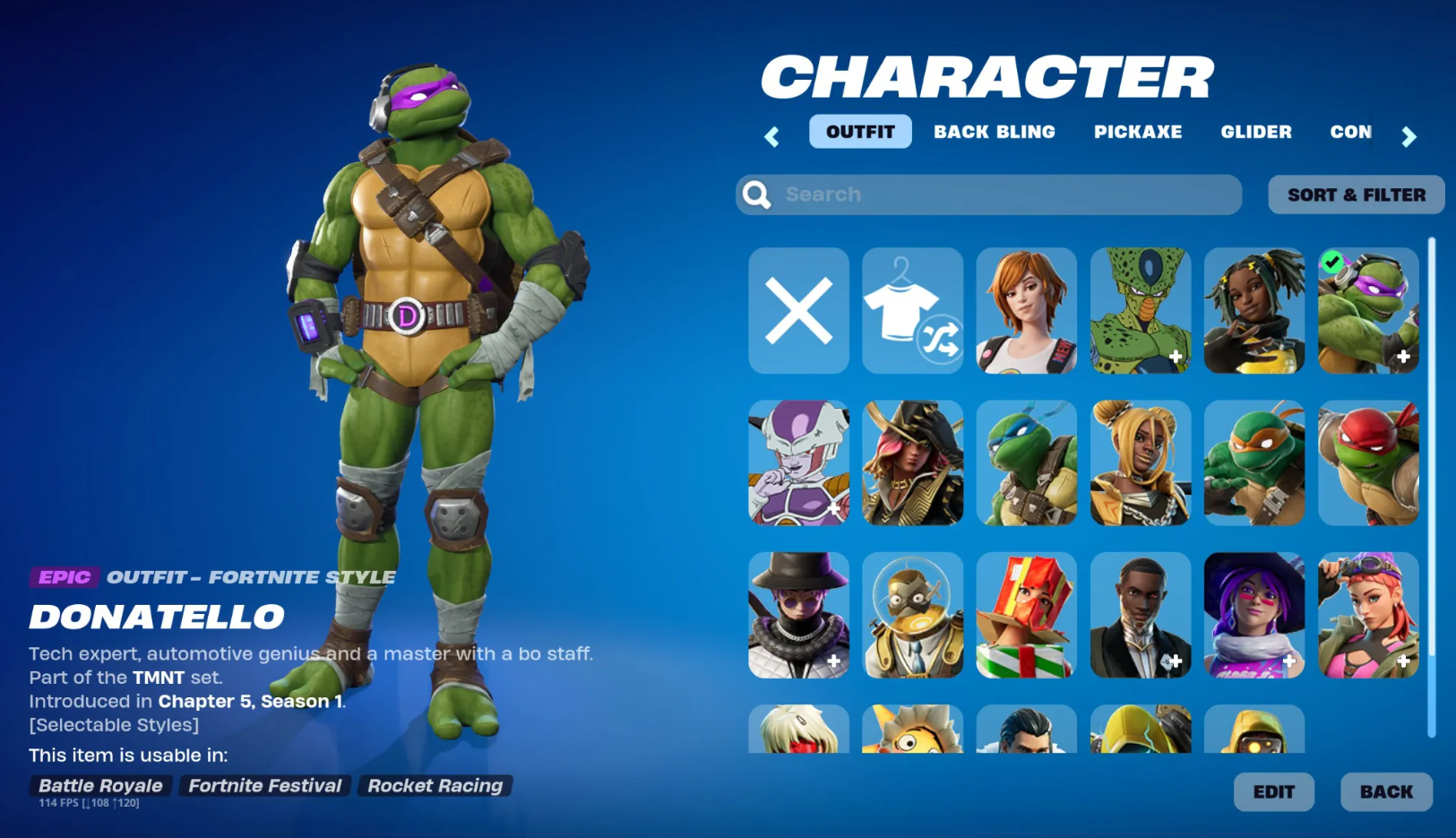
Task: Open the search magnifier icon
Action: pyautogui.click(x=755, y=194)
